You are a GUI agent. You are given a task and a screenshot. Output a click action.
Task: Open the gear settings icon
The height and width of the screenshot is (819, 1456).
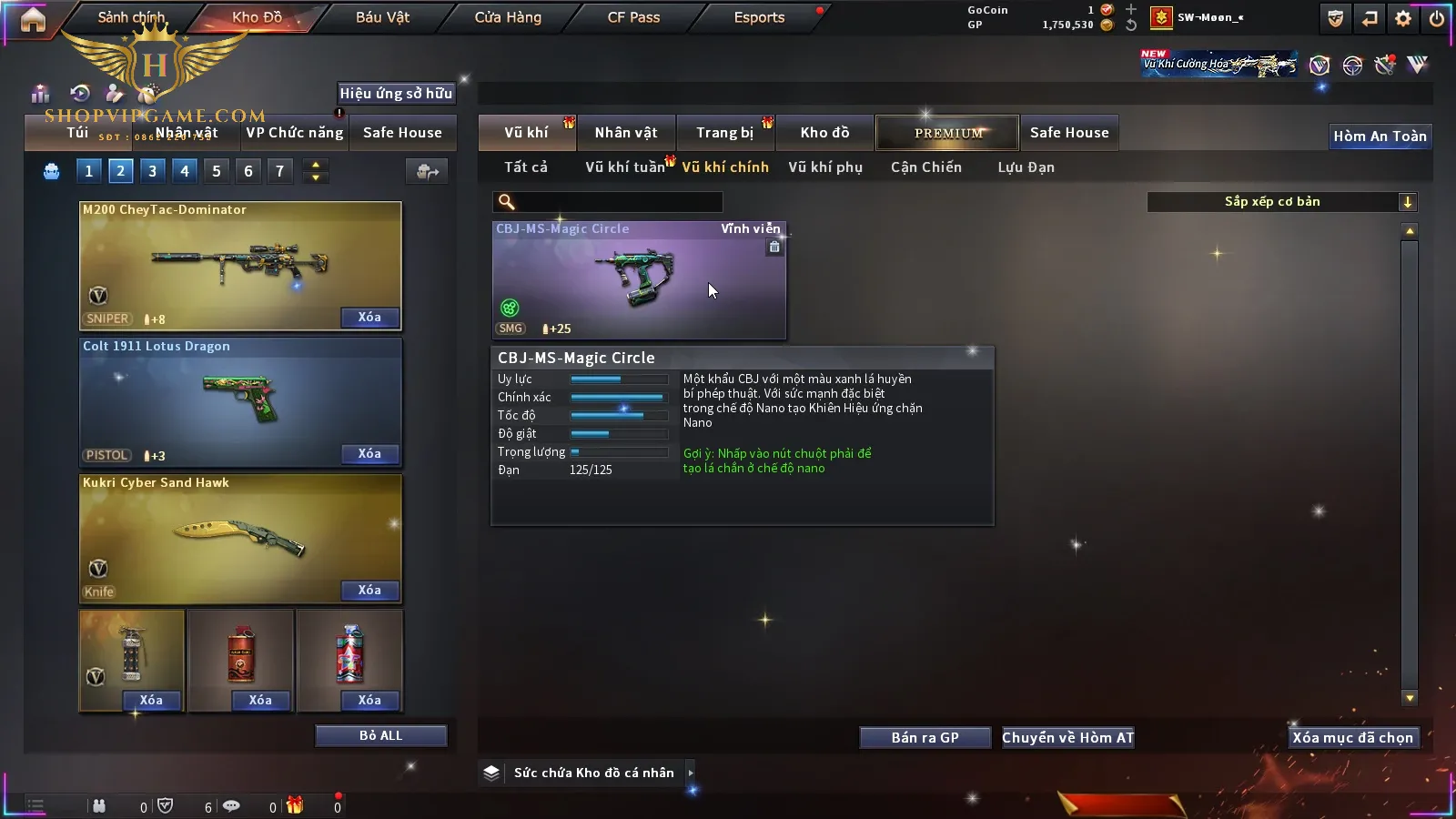(1403, 18)
